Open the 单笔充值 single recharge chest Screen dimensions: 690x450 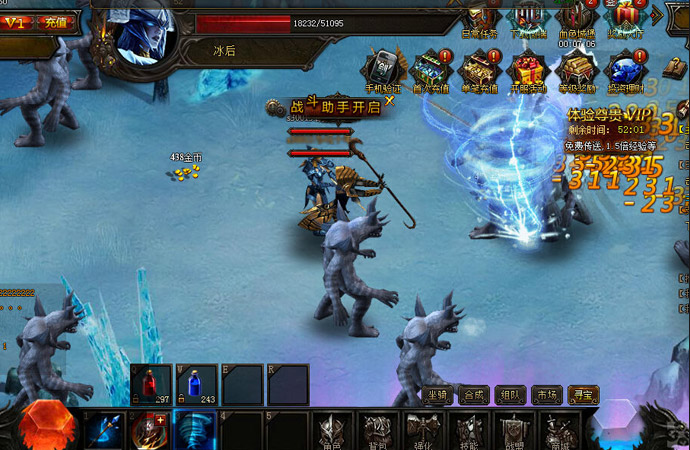point(478,69)
